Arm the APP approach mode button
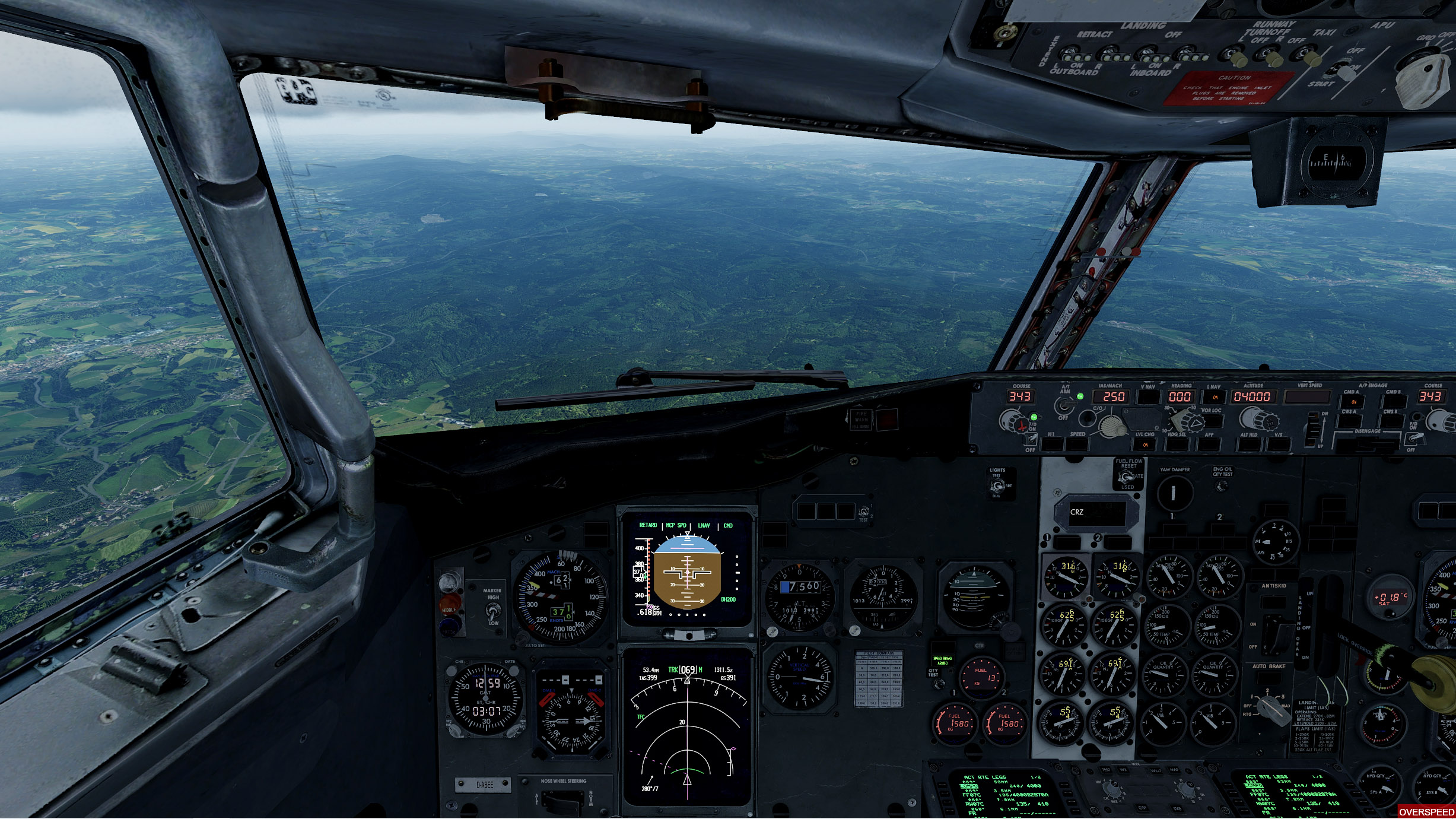This screenshot has width=1456, height=819. (1209, 444)
